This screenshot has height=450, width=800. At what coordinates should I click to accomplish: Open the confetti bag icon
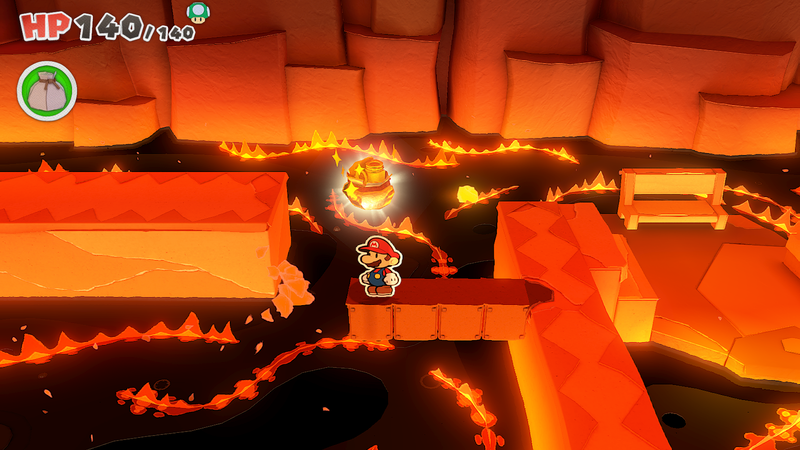click(46, 90)
